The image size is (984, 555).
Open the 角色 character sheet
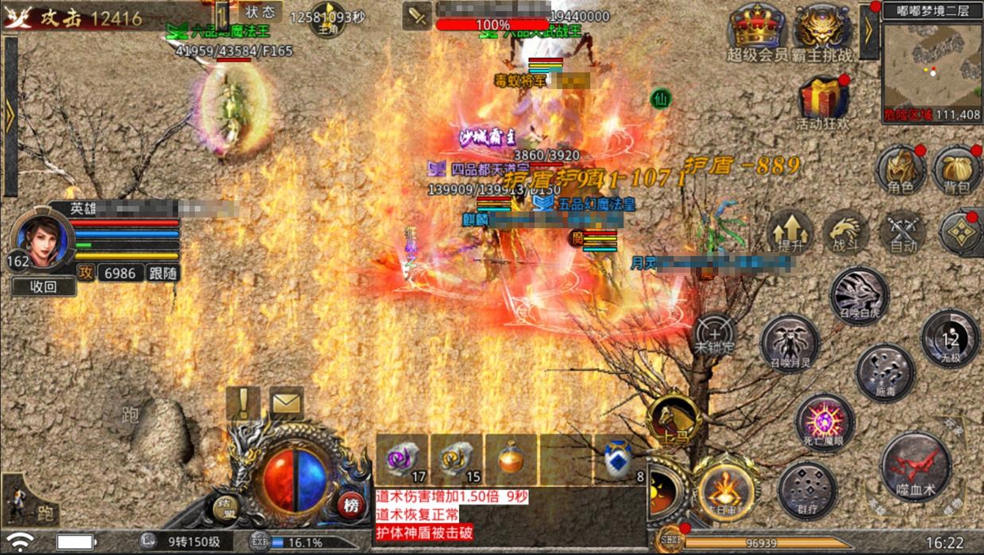click(x=900, y=170)
